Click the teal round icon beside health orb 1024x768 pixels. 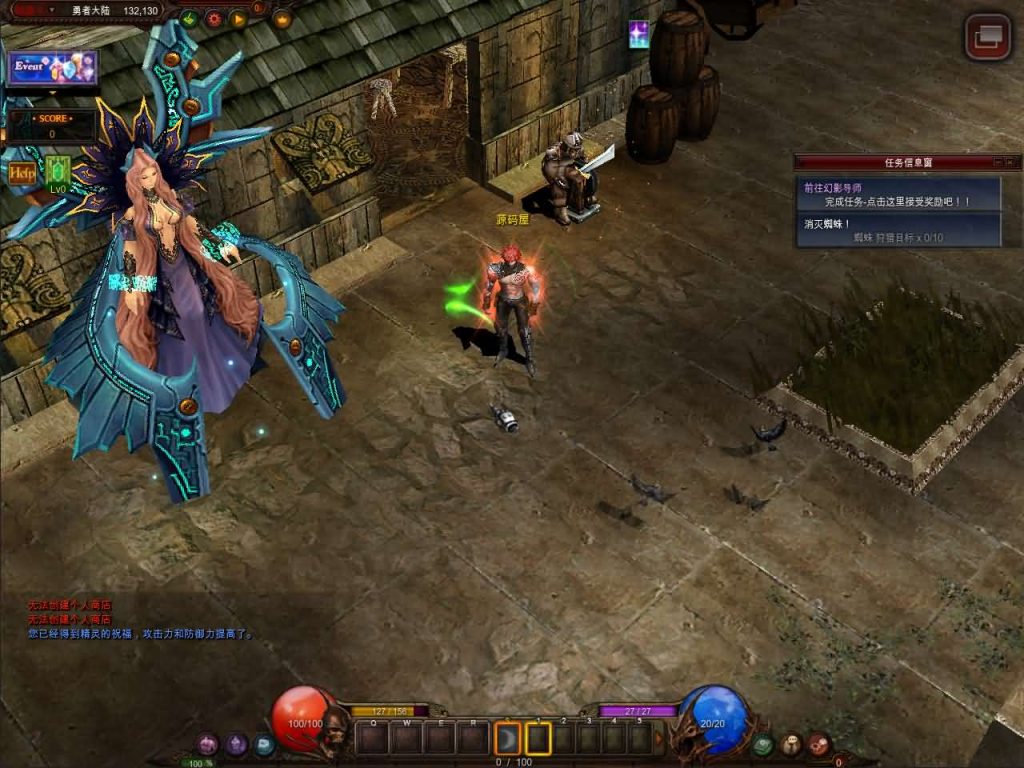[x=263, y=744]
